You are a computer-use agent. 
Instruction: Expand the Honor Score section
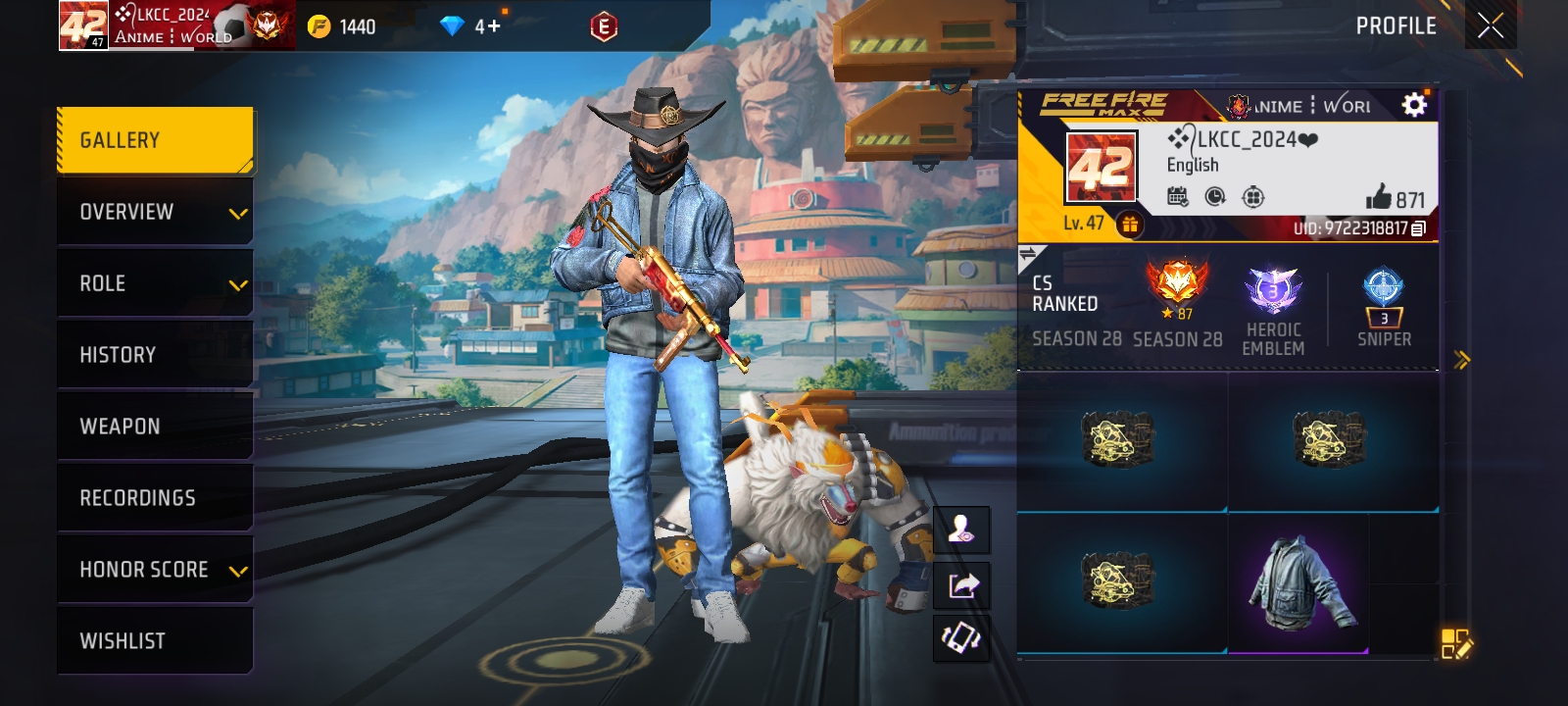click(x=155, y=569)
